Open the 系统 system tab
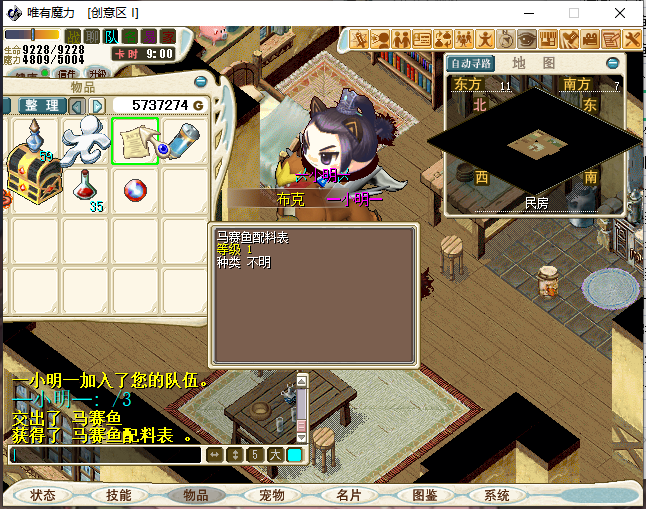This screenshot has width=646, height=509. click(x=497, y=495)
